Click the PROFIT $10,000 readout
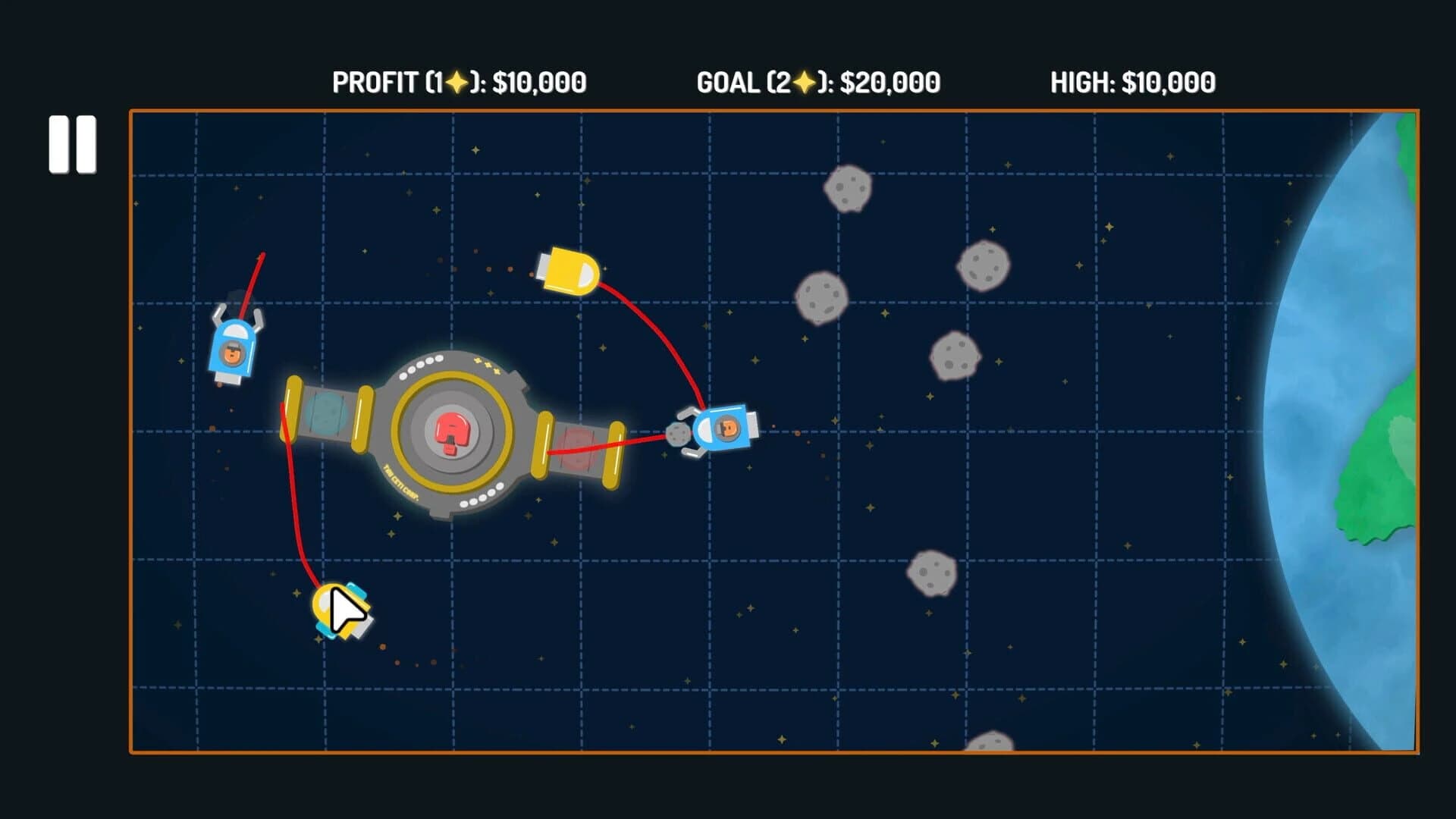1456x819 pixels. tap(459, 81)
